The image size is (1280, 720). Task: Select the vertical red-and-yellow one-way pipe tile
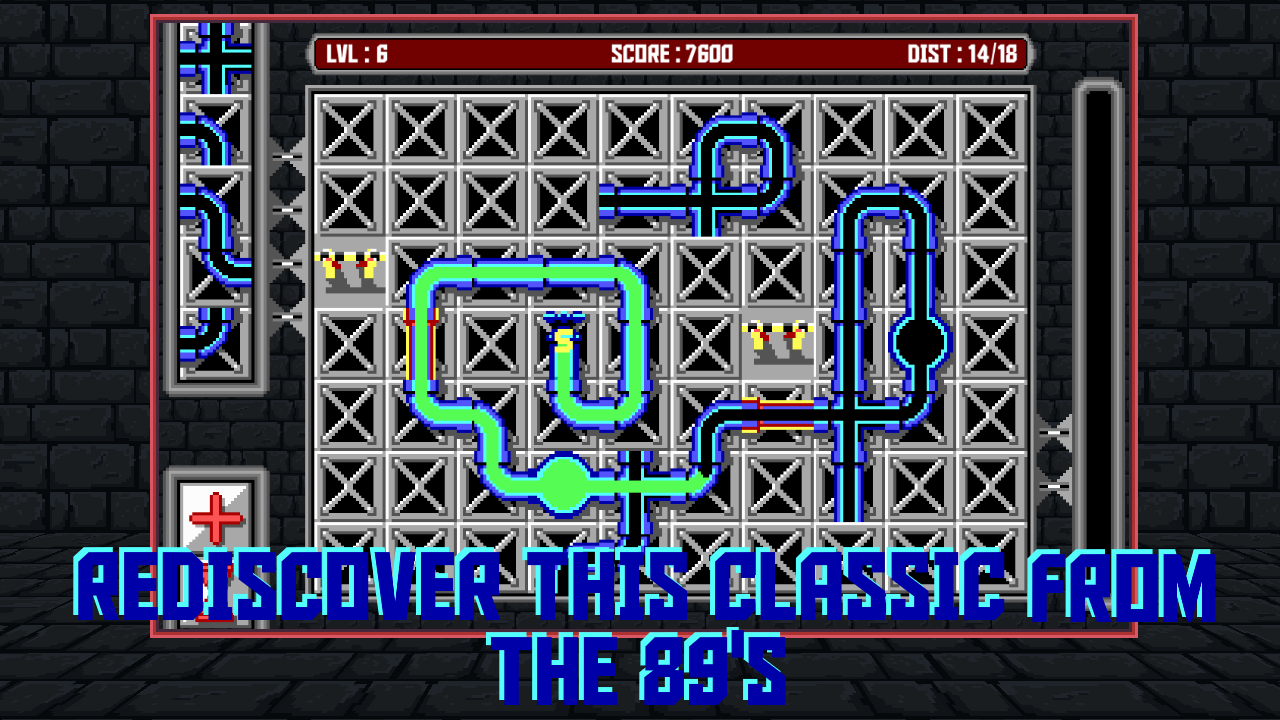pos(422,343)
